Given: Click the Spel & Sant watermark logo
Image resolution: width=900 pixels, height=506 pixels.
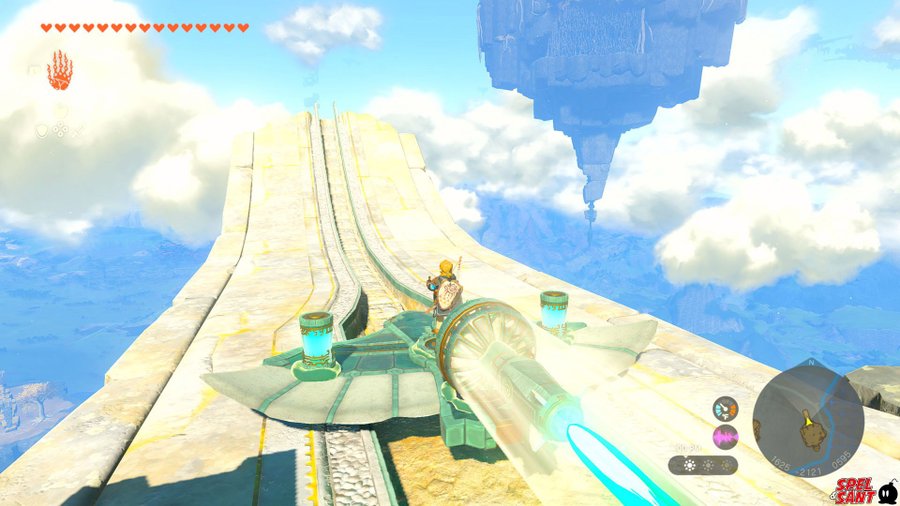Looking at the screenshot, I should (x=867, y=490).
